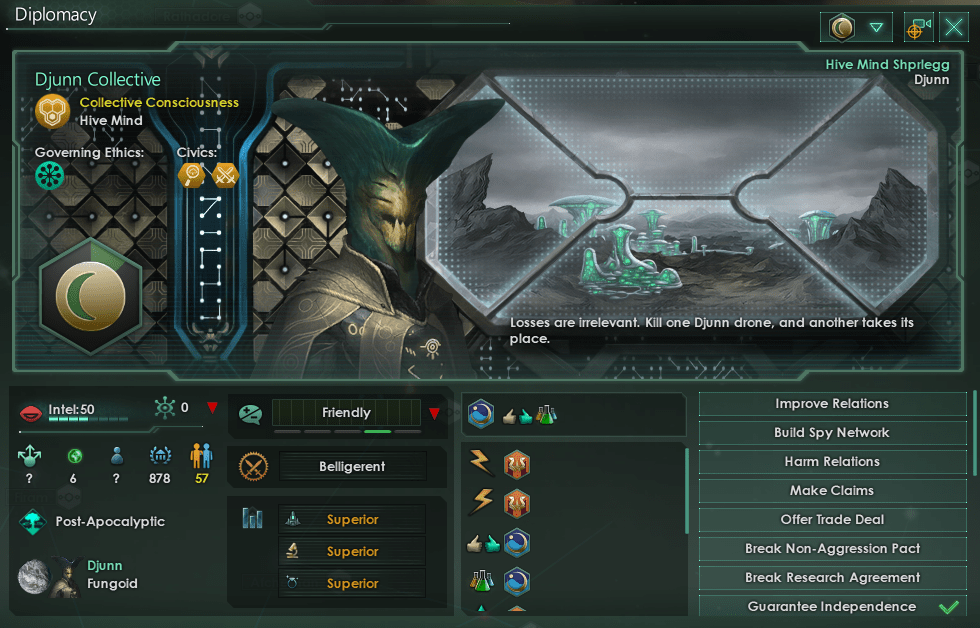The width and height of the screenshot is (980, 628).
Task: Close the Diplomacy window
Action: pos(954,27)
